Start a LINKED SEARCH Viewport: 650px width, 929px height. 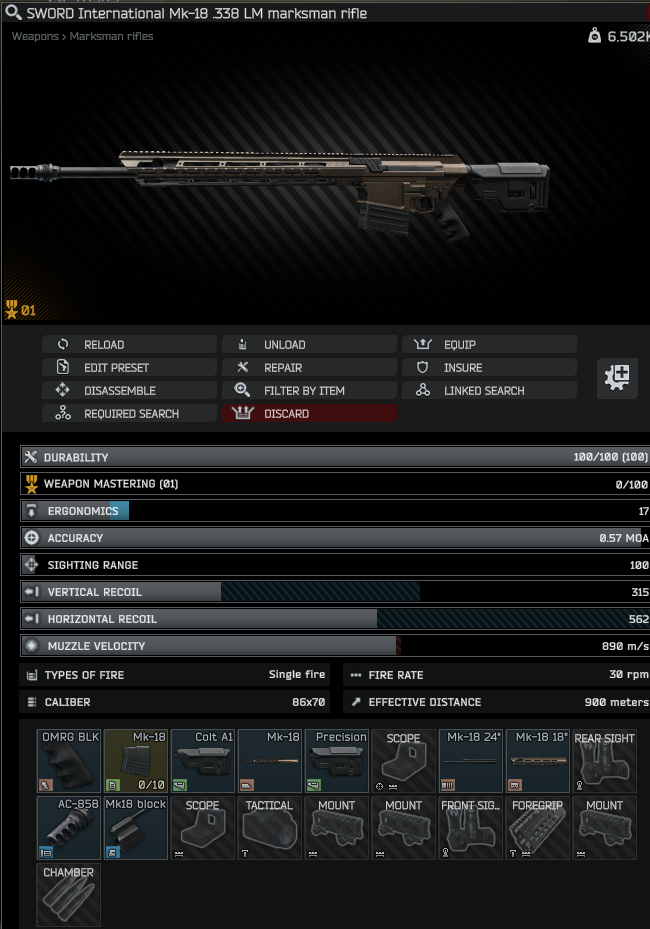(x=489, y=391)
